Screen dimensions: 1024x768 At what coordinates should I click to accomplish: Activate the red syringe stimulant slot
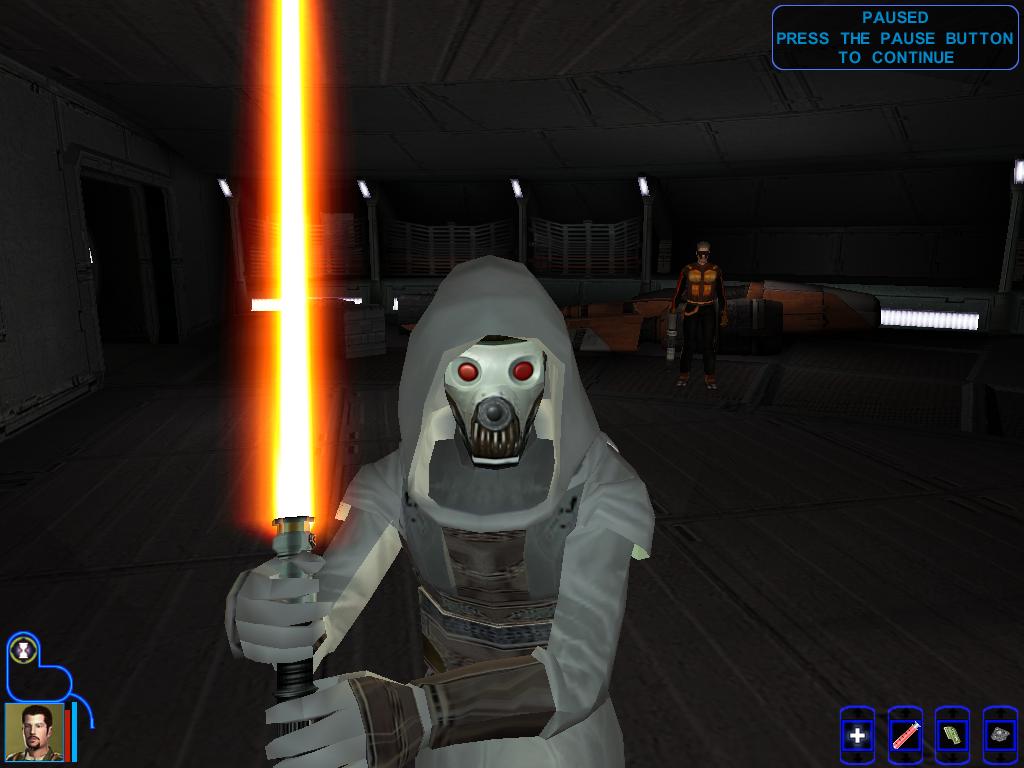coord(904,736)
